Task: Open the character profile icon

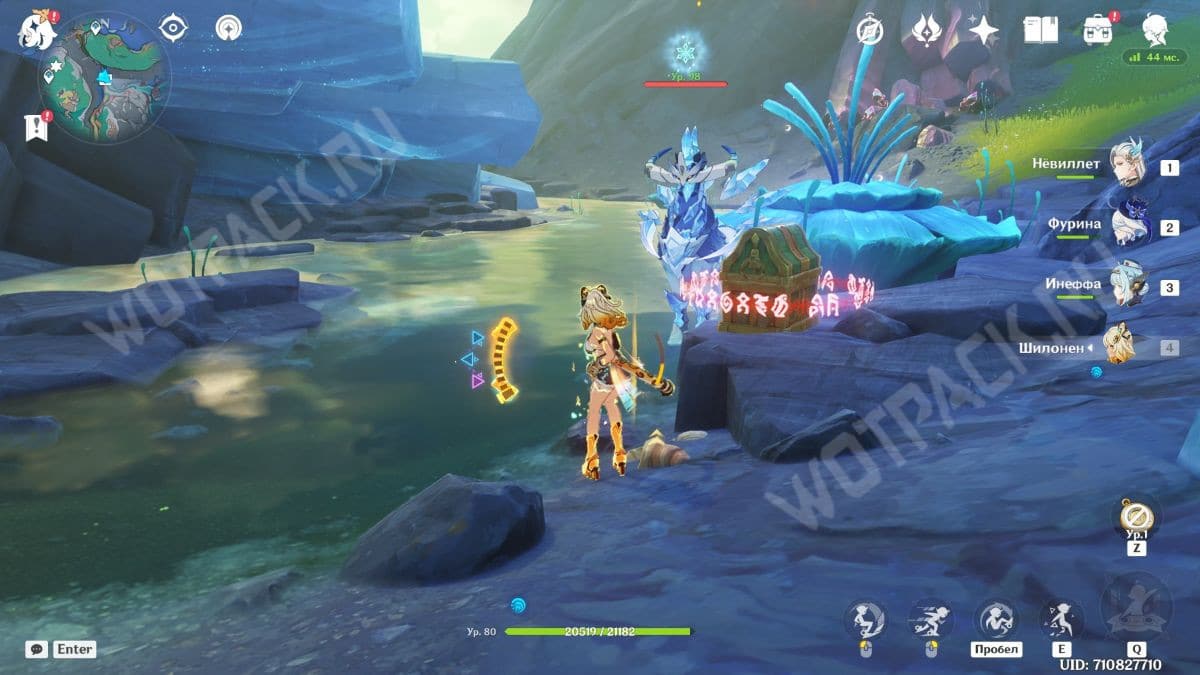Action: click(x=1155, y=28)
